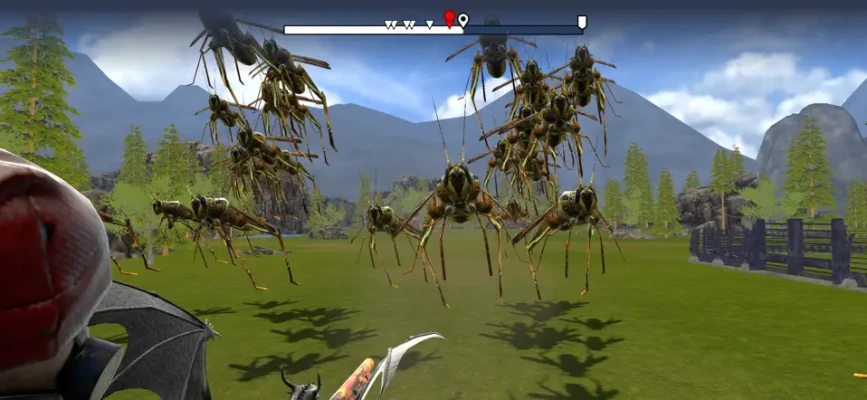Click the end marker of the progress bar
Screen dimensions: 867x400
click(x=582, y=22)
